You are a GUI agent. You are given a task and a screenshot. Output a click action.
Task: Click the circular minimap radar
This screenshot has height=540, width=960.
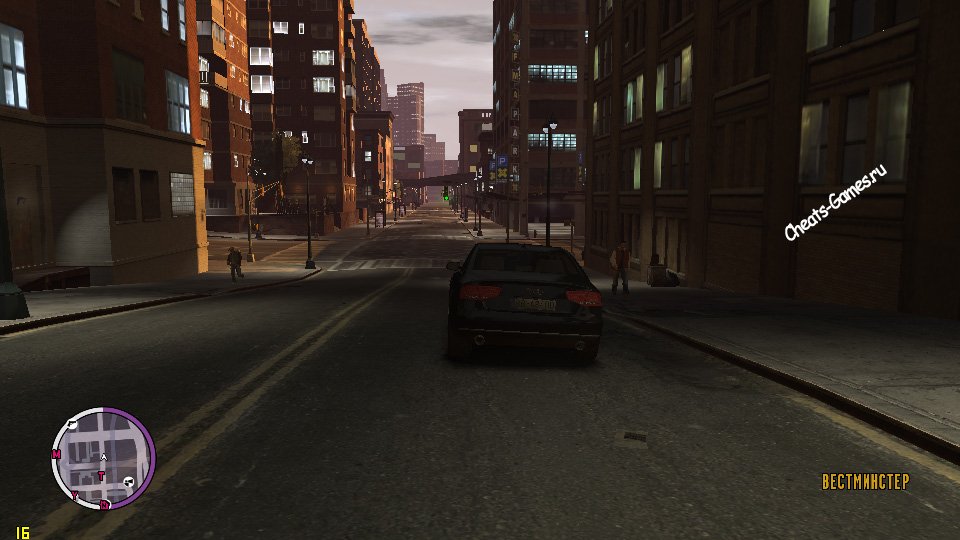pos(103,458)
